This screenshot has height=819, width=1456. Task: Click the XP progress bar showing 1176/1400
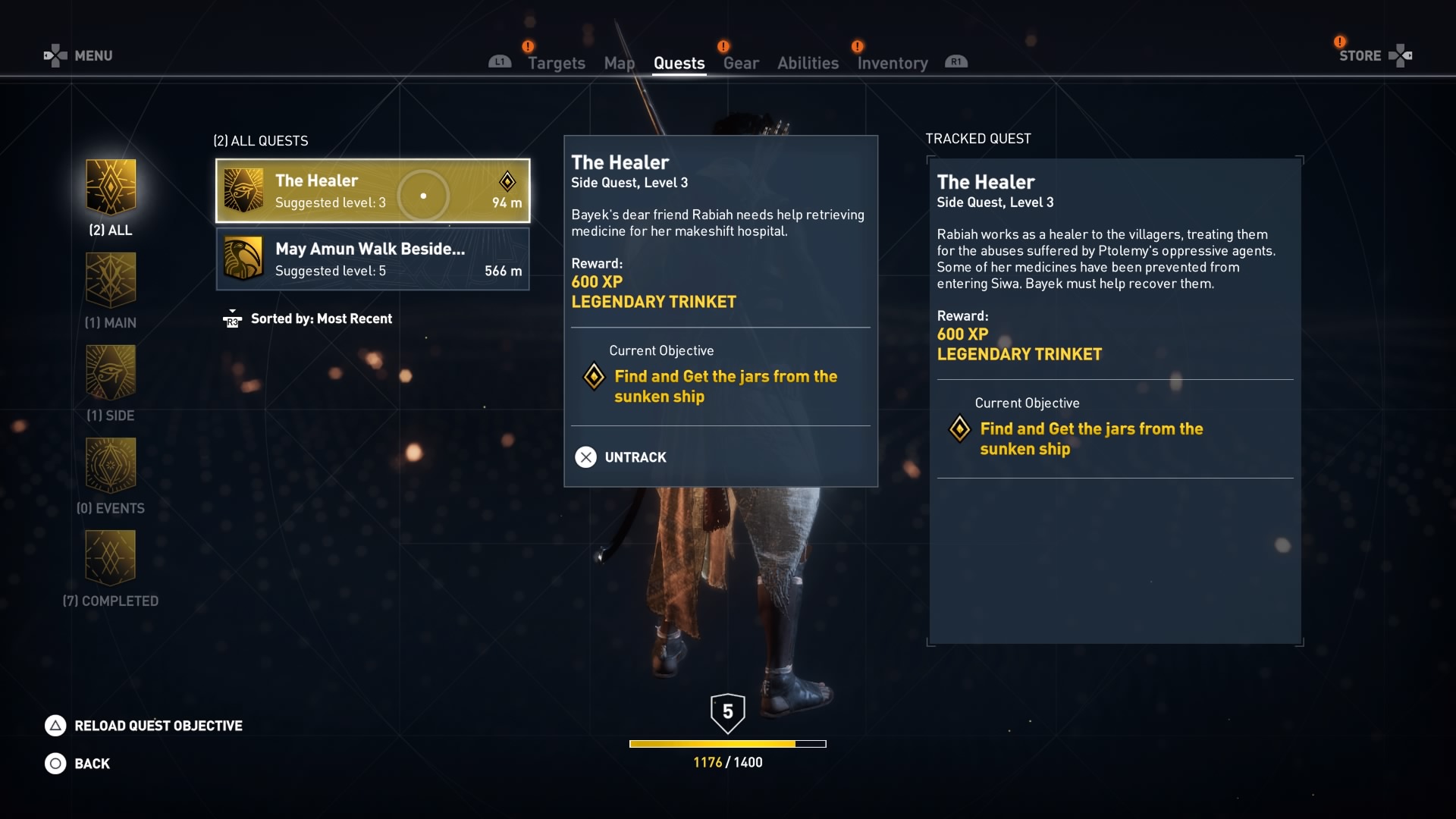click(x=727, y=744)
